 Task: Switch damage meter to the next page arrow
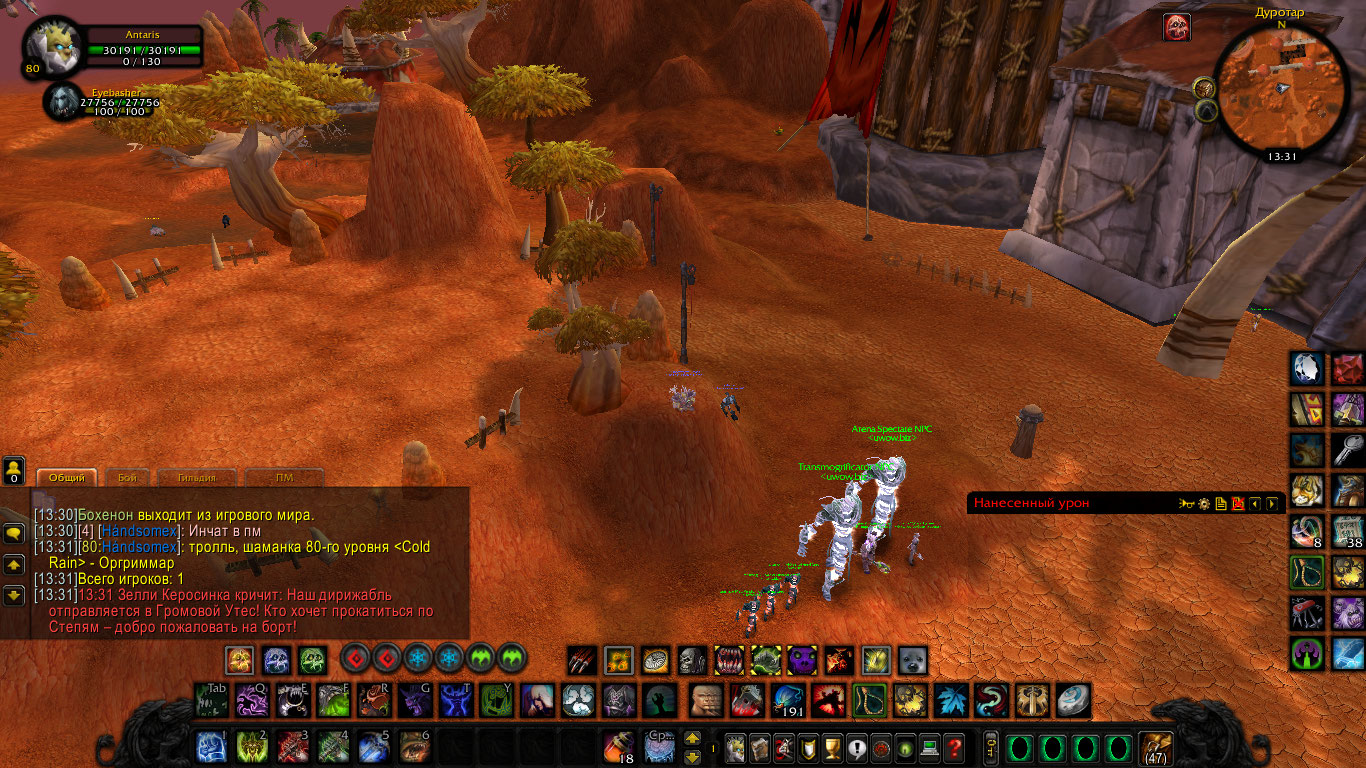point(1271,504)
